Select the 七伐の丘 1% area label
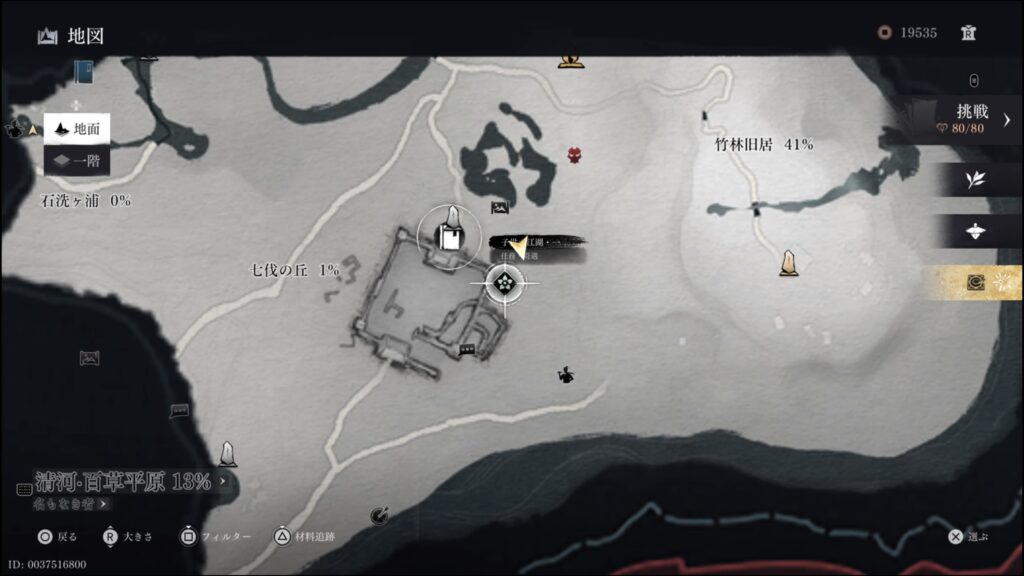The image size is (1024, 576). (x=294, y=270)
